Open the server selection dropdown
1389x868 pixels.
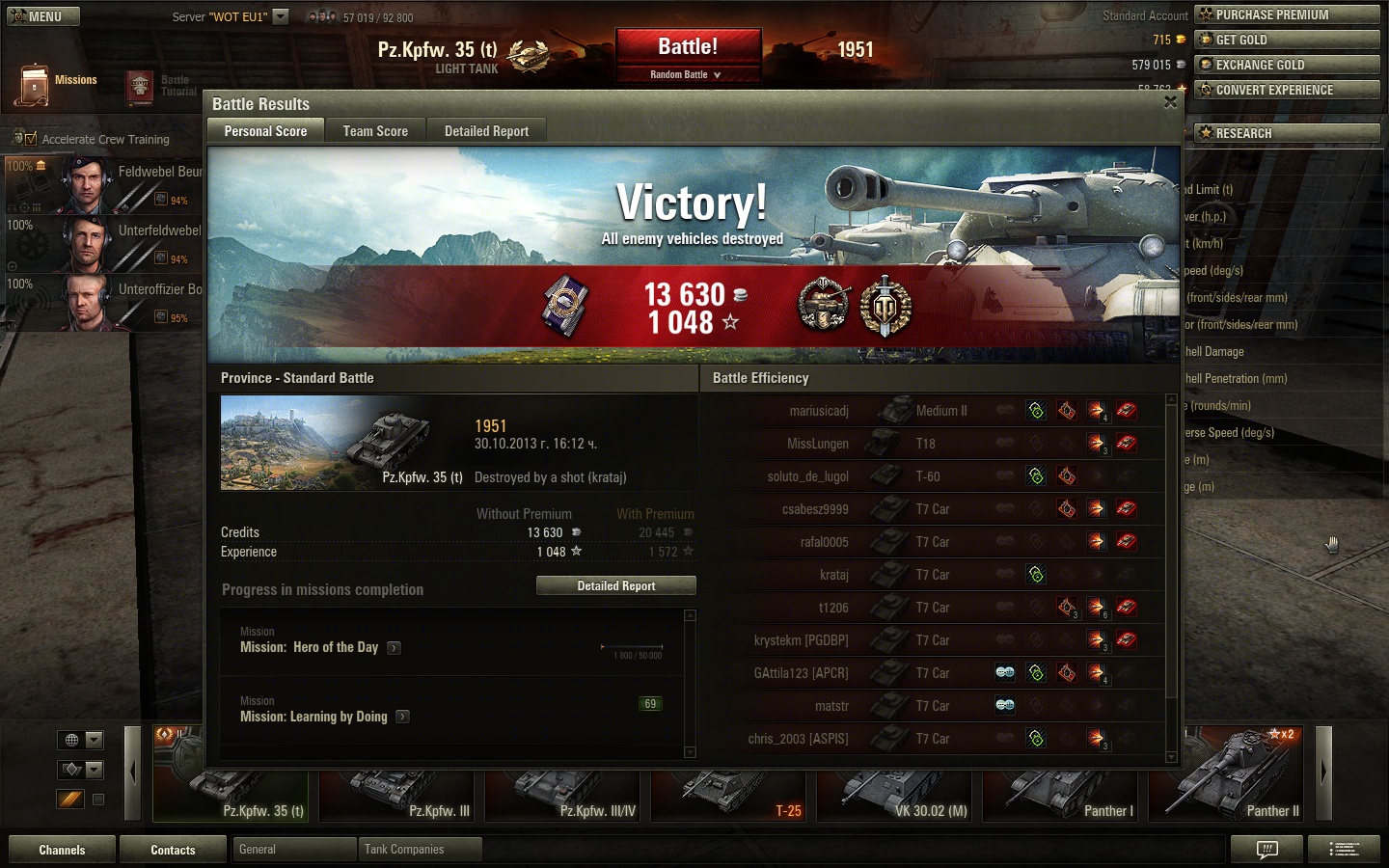point(281,16)
